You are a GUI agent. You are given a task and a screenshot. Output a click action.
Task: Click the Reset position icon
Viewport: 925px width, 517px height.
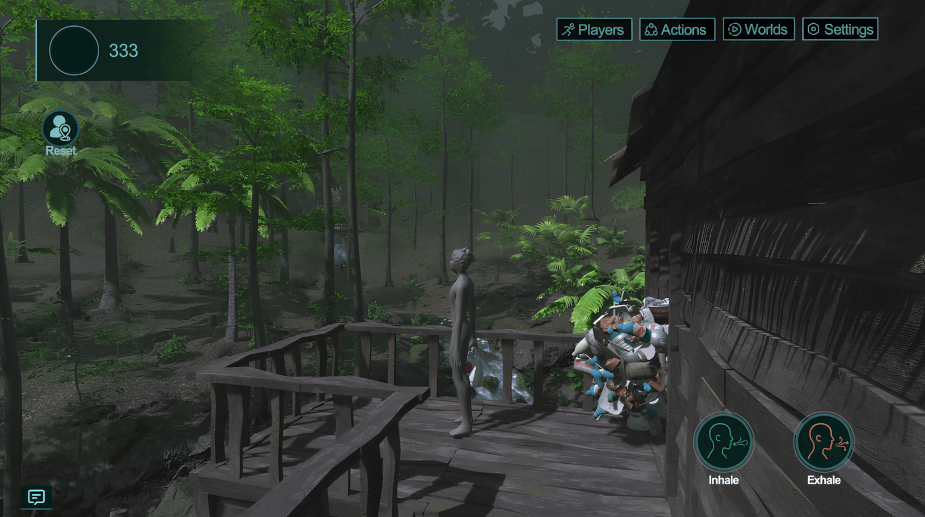point(60,128)
